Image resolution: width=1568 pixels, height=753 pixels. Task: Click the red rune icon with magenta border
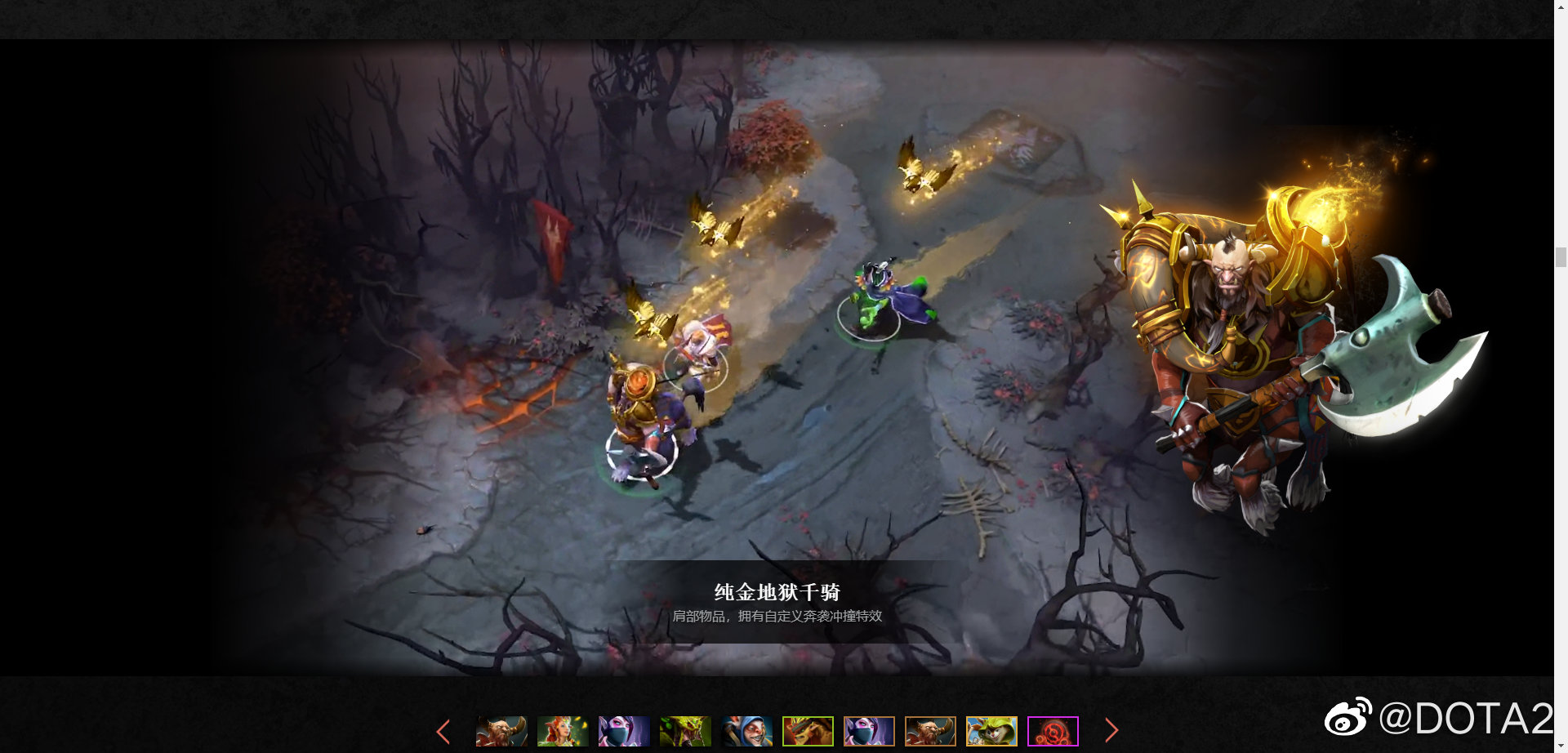pyautogui.click(x=1054, y=731)
